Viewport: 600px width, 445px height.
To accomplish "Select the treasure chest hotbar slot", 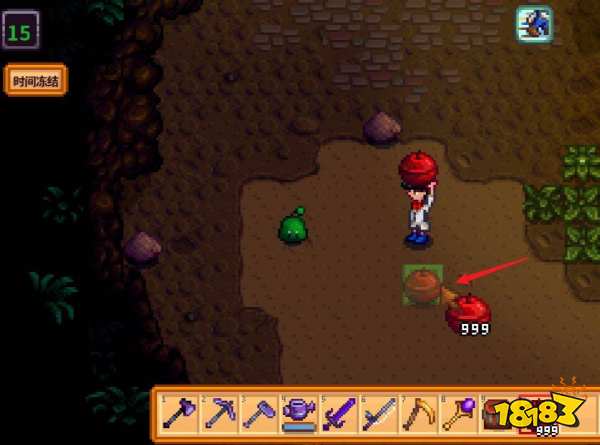I will pos(498,411).
